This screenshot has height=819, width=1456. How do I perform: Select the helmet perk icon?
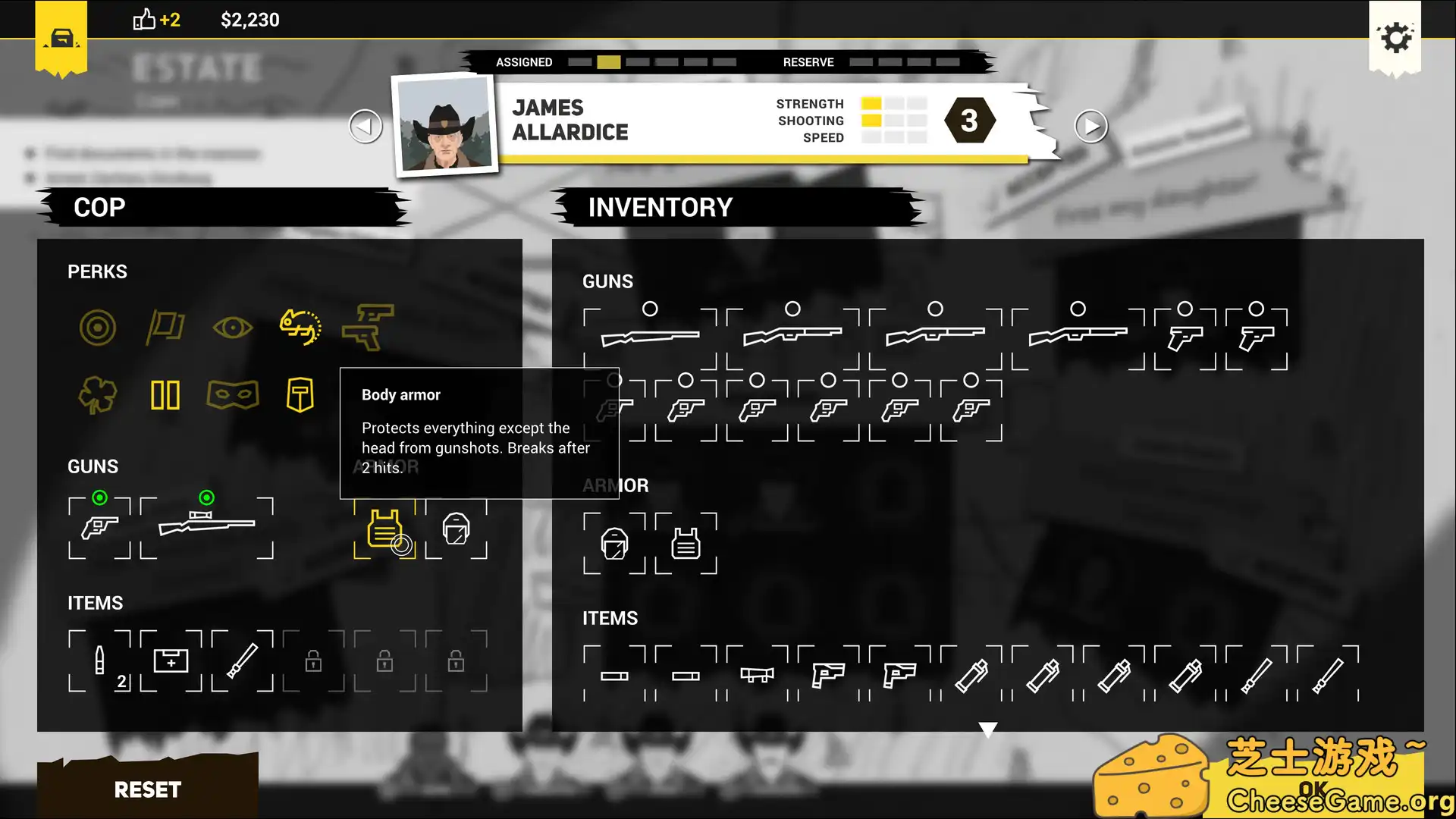(x=300, y=394)
